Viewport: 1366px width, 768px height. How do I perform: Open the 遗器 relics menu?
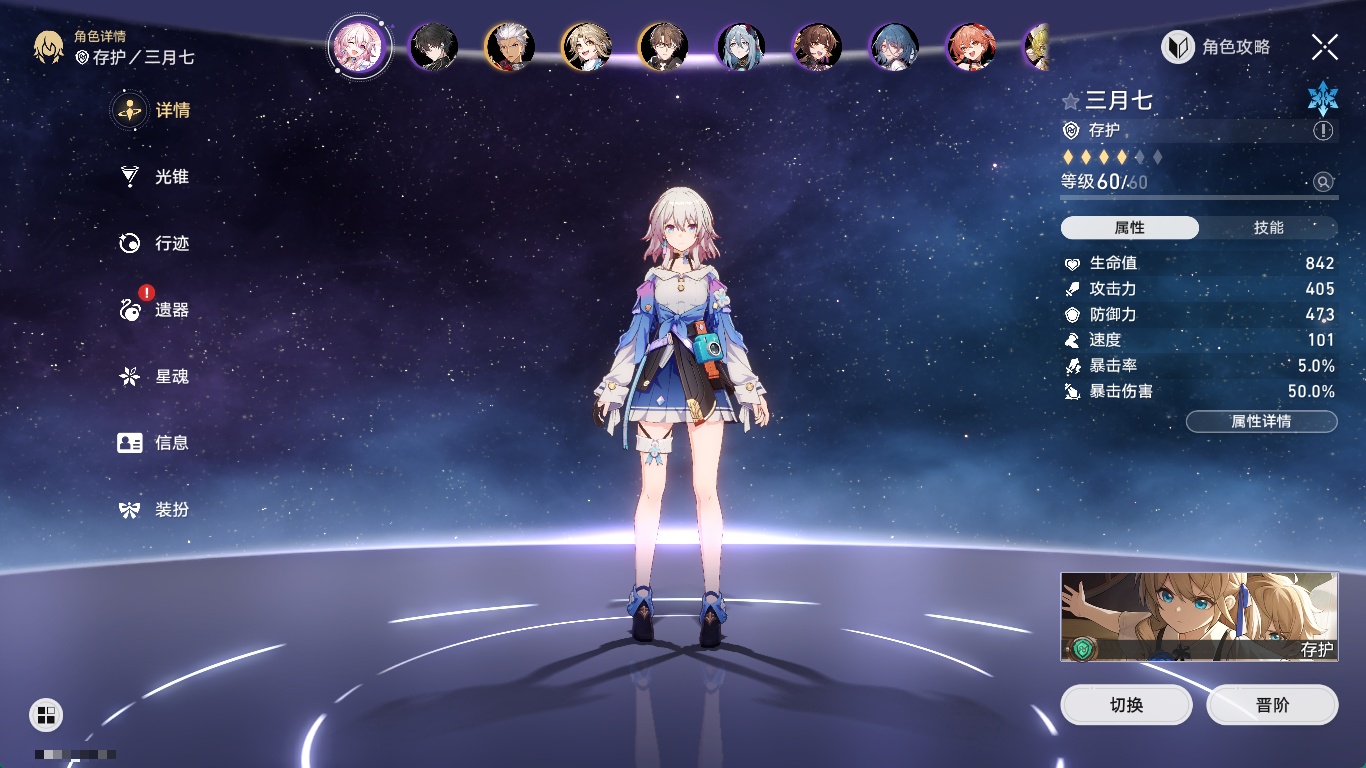tap(154, 310)
